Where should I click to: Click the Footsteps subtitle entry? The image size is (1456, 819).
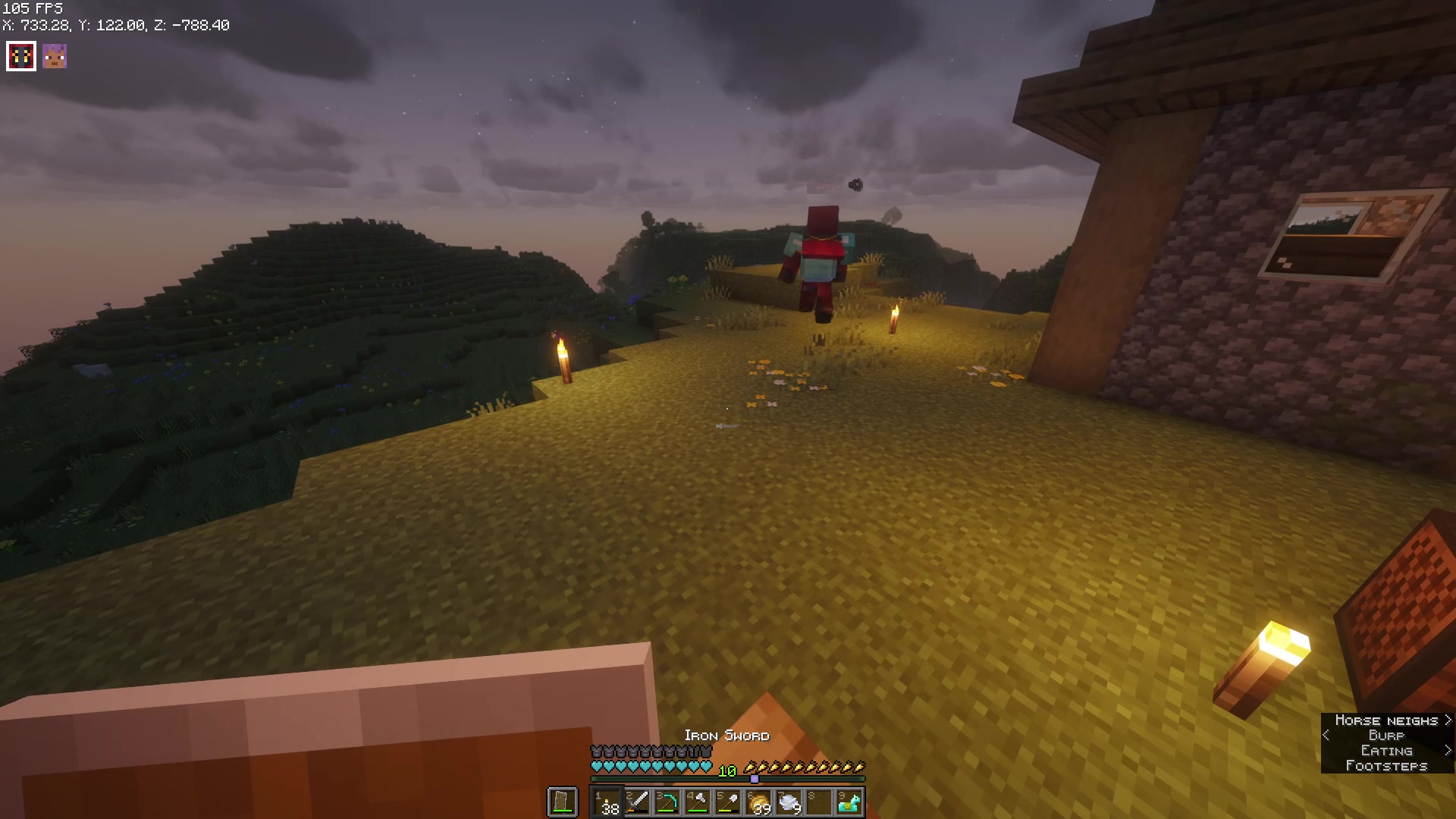pos(1388,765)
